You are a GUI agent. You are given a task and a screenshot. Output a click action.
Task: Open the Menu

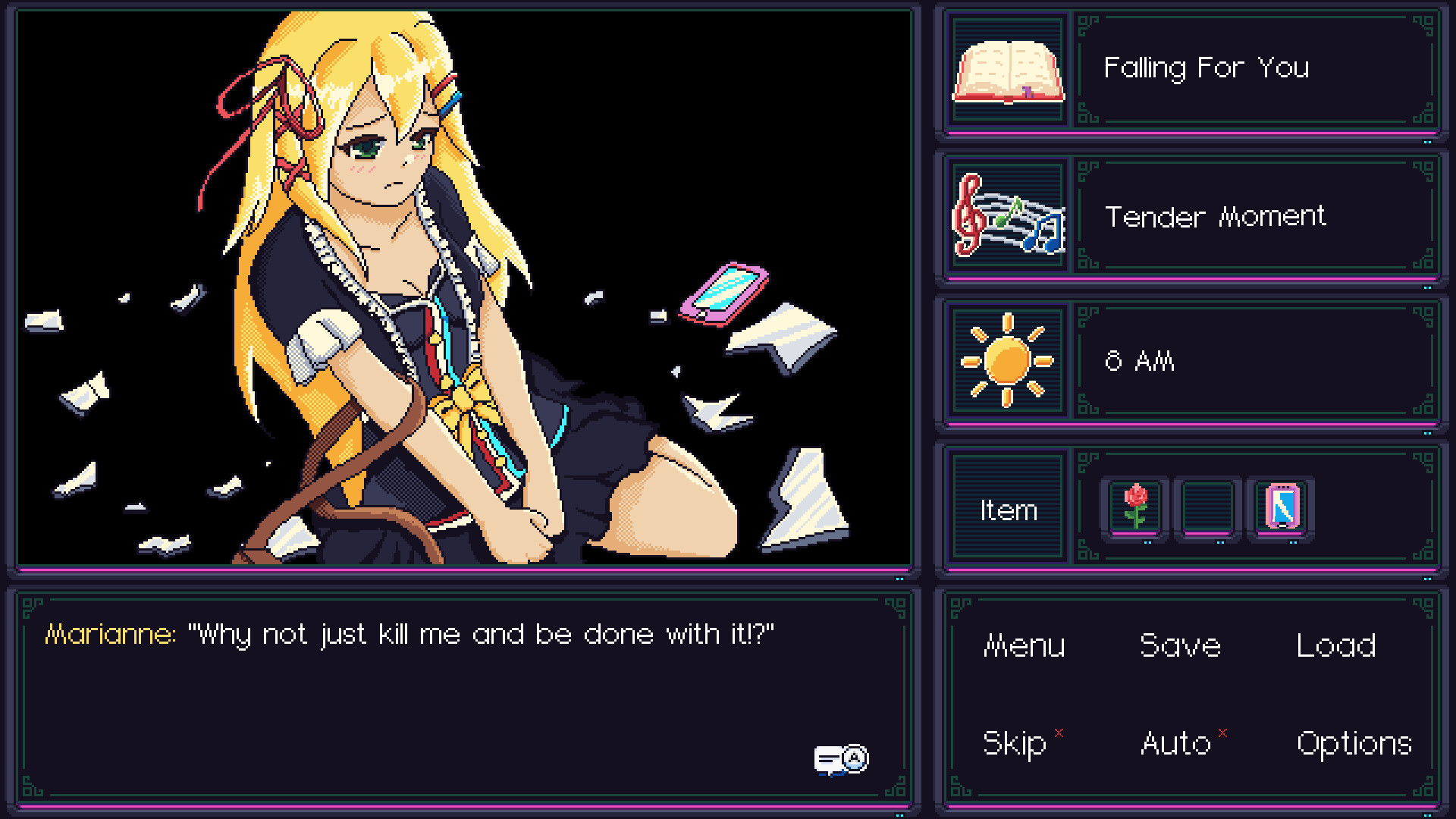pyautogui.click(x=1024, y=647)
